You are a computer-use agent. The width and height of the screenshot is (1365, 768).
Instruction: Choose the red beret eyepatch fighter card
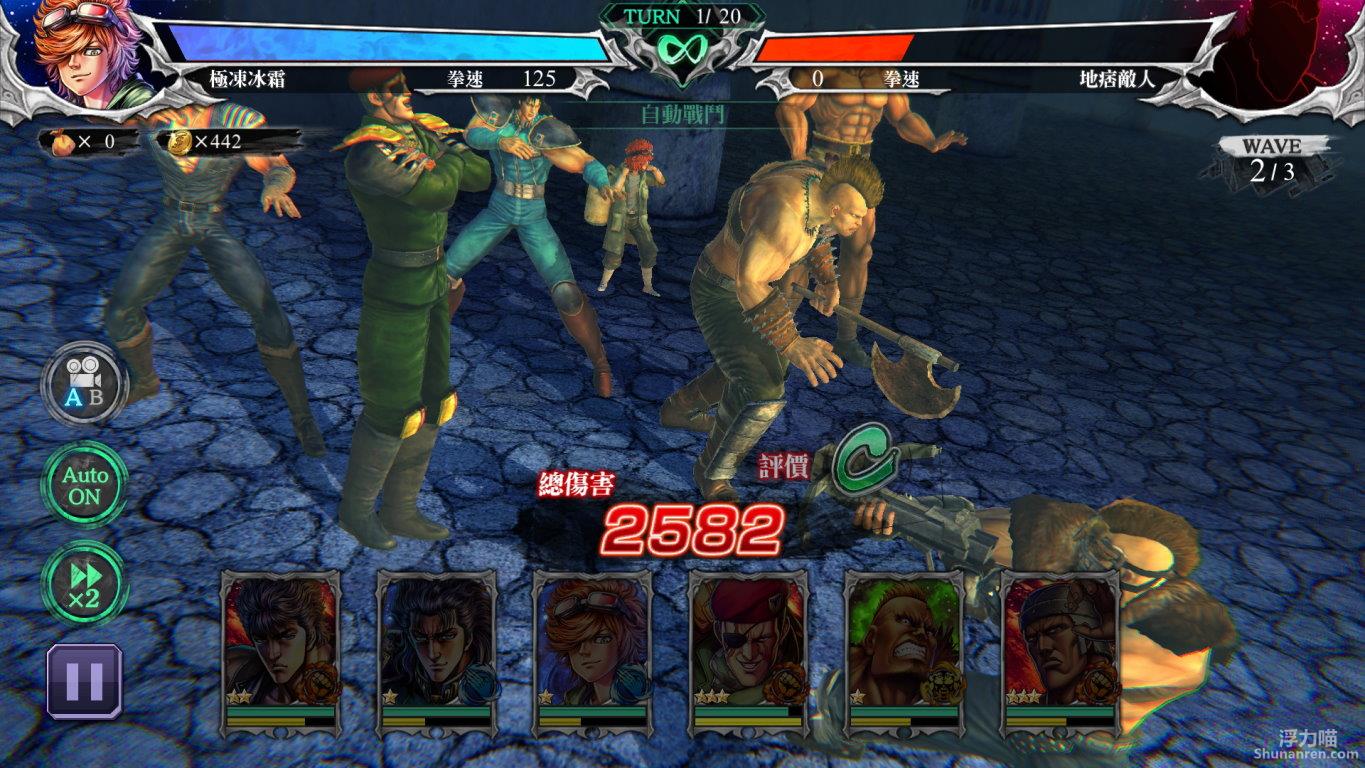point(748,646)
